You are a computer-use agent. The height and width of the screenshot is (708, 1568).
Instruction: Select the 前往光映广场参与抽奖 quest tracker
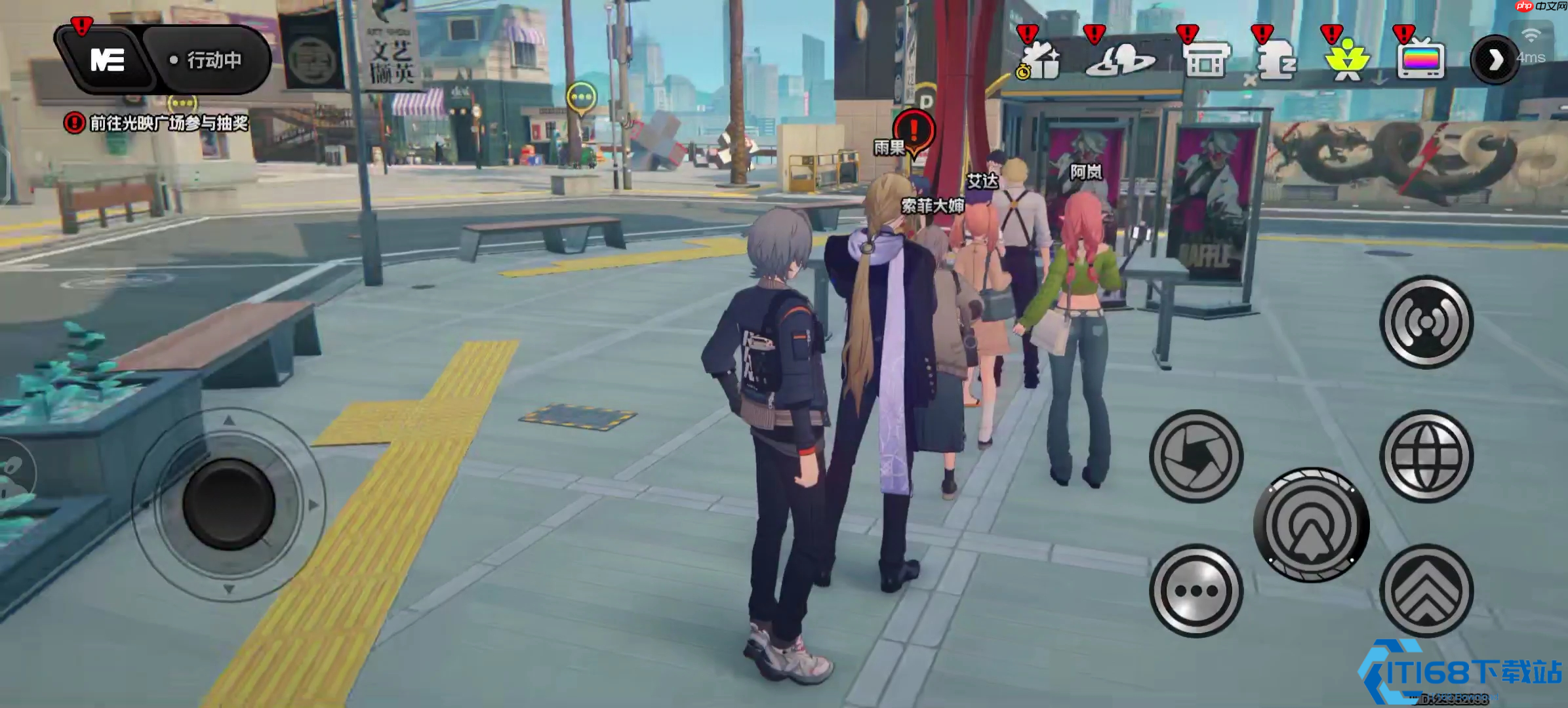click(157, 123)
